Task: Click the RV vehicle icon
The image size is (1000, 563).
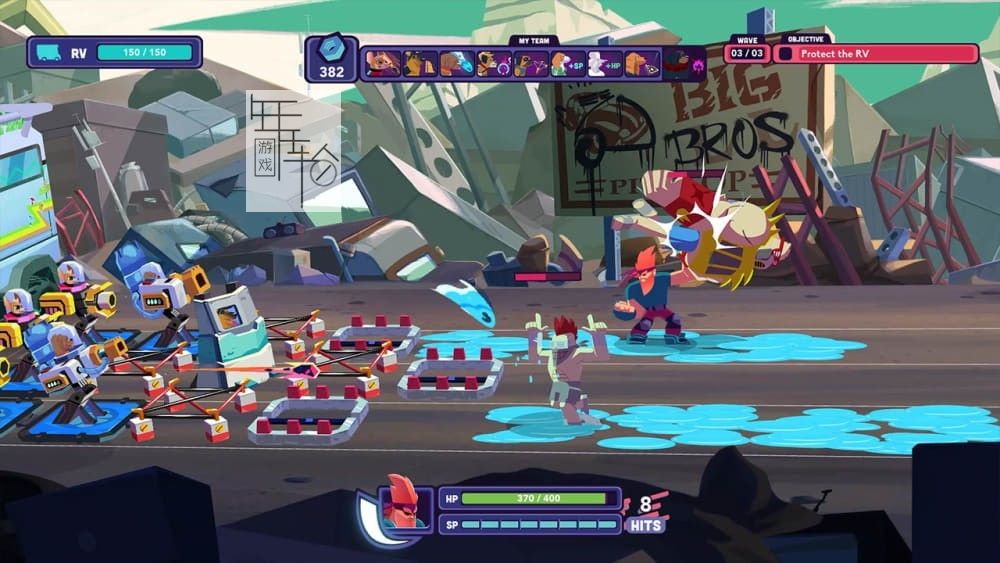Action: (x=48, y=52)
